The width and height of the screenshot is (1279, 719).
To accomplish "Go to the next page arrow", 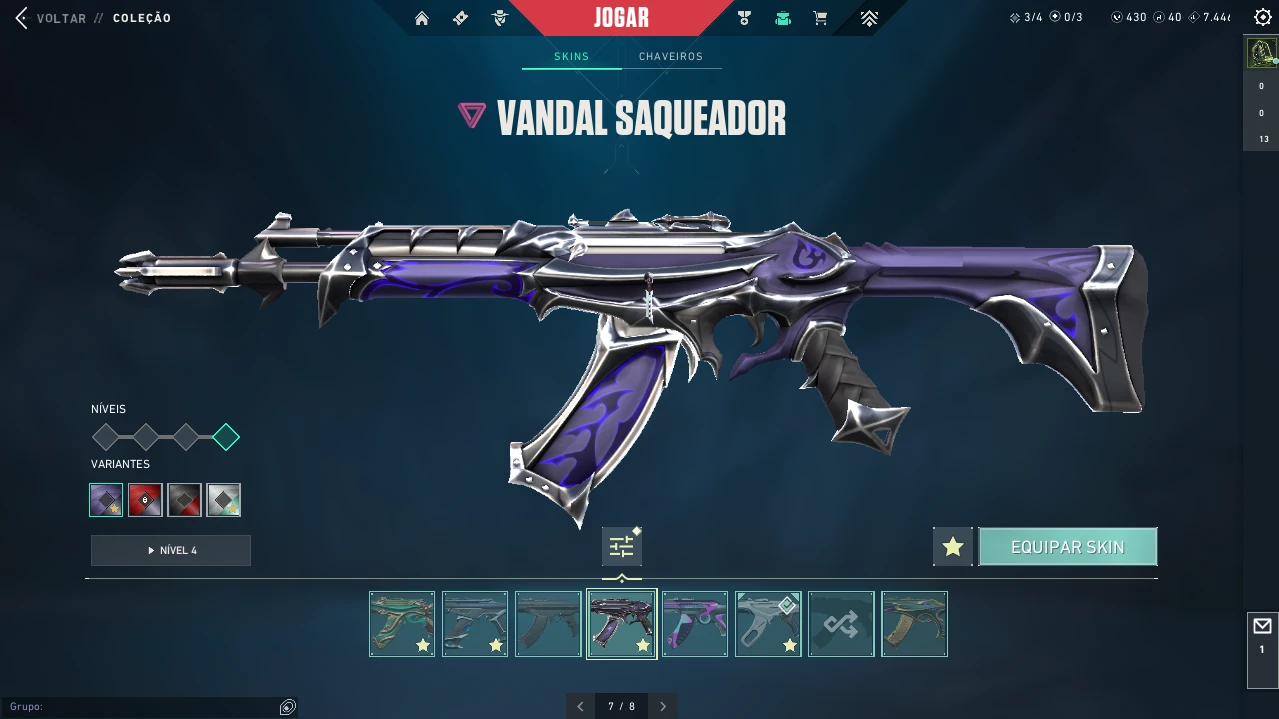I will (x=663, y=706).
